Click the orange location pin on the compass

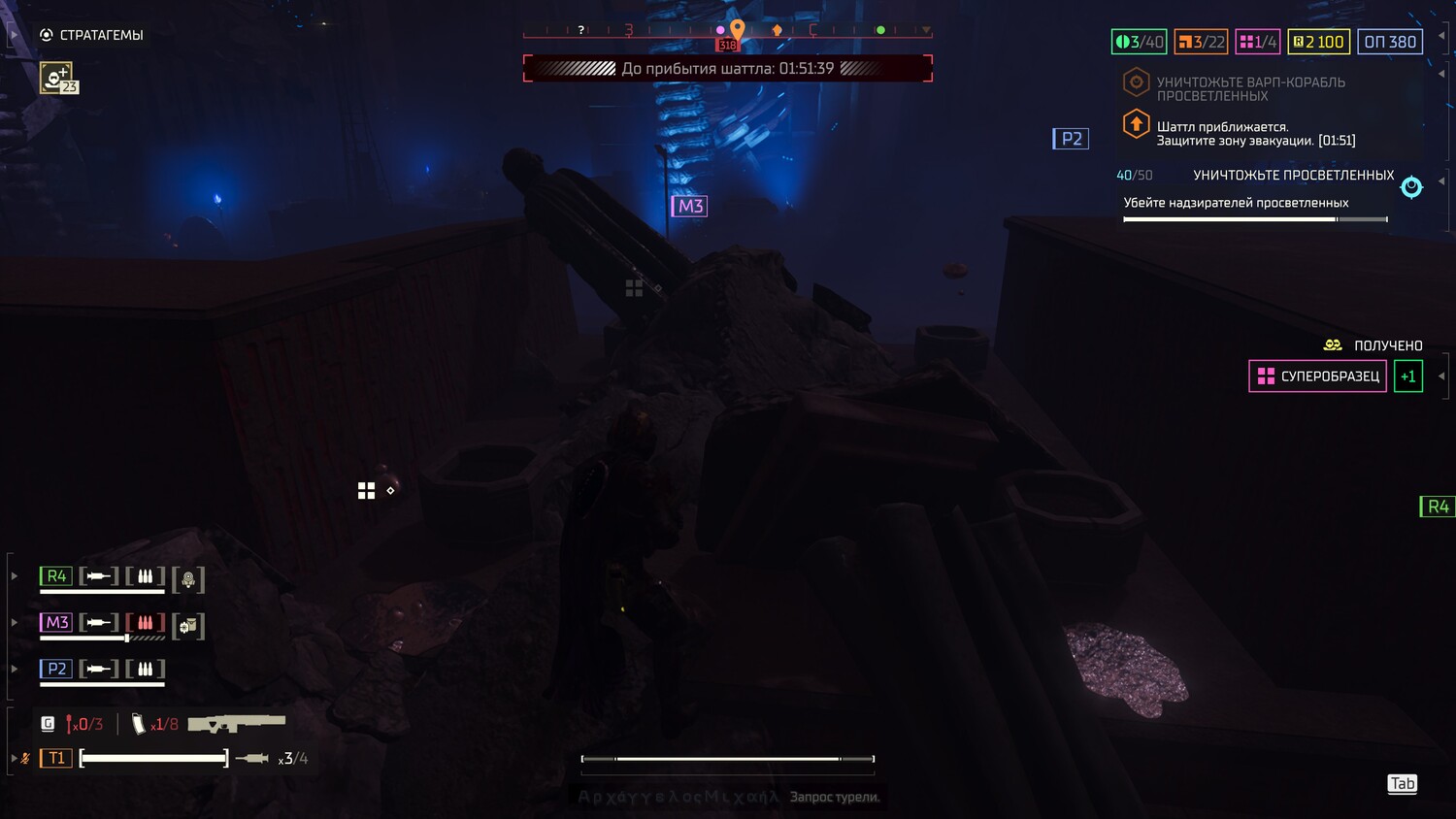point(738,31)
